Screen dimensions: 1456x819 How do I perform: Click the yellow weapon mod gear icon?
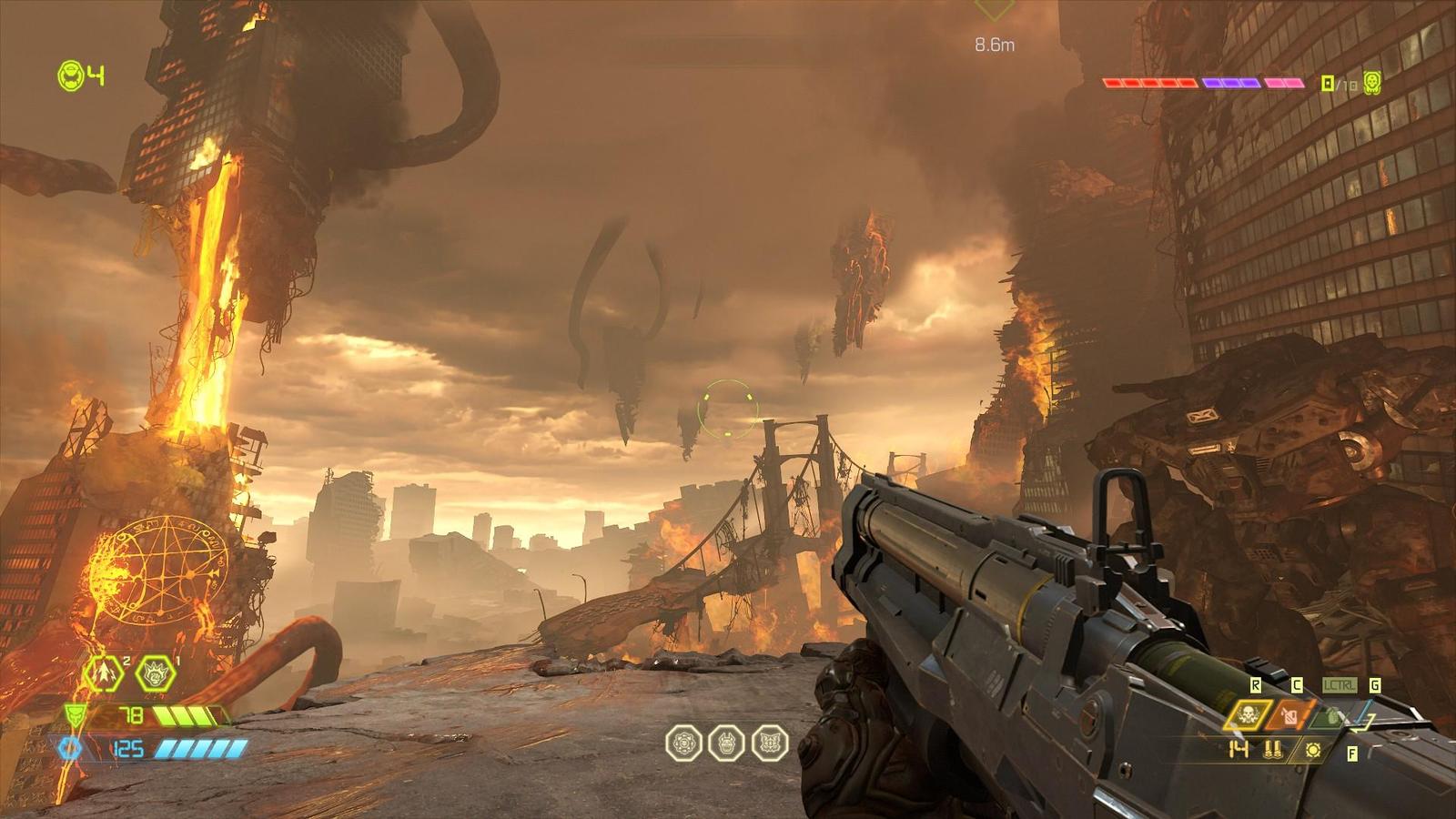(1312, 751)
